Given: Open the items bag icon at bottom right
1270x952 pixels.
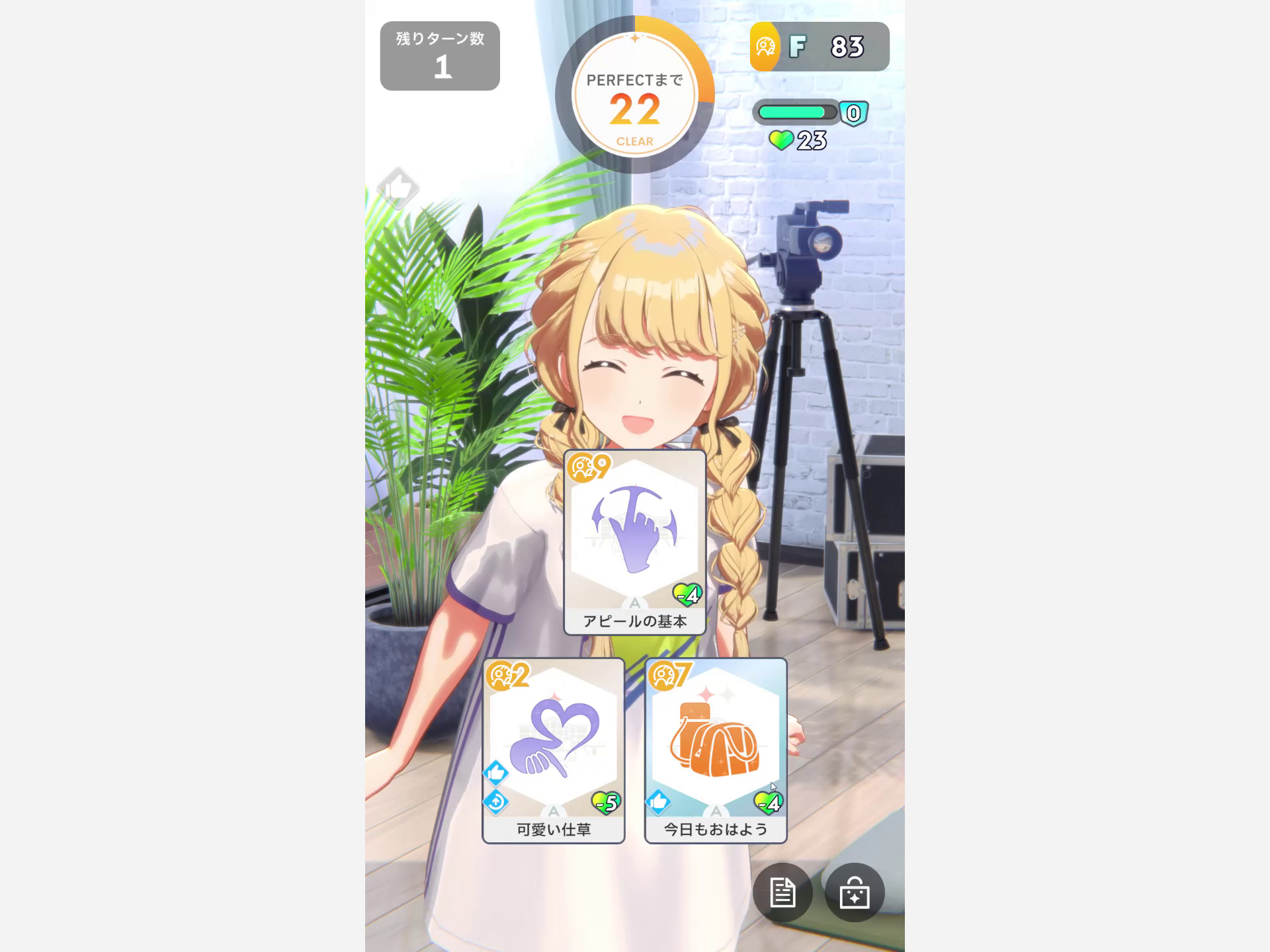Looking at the screenshot, I should click(855, 892).
